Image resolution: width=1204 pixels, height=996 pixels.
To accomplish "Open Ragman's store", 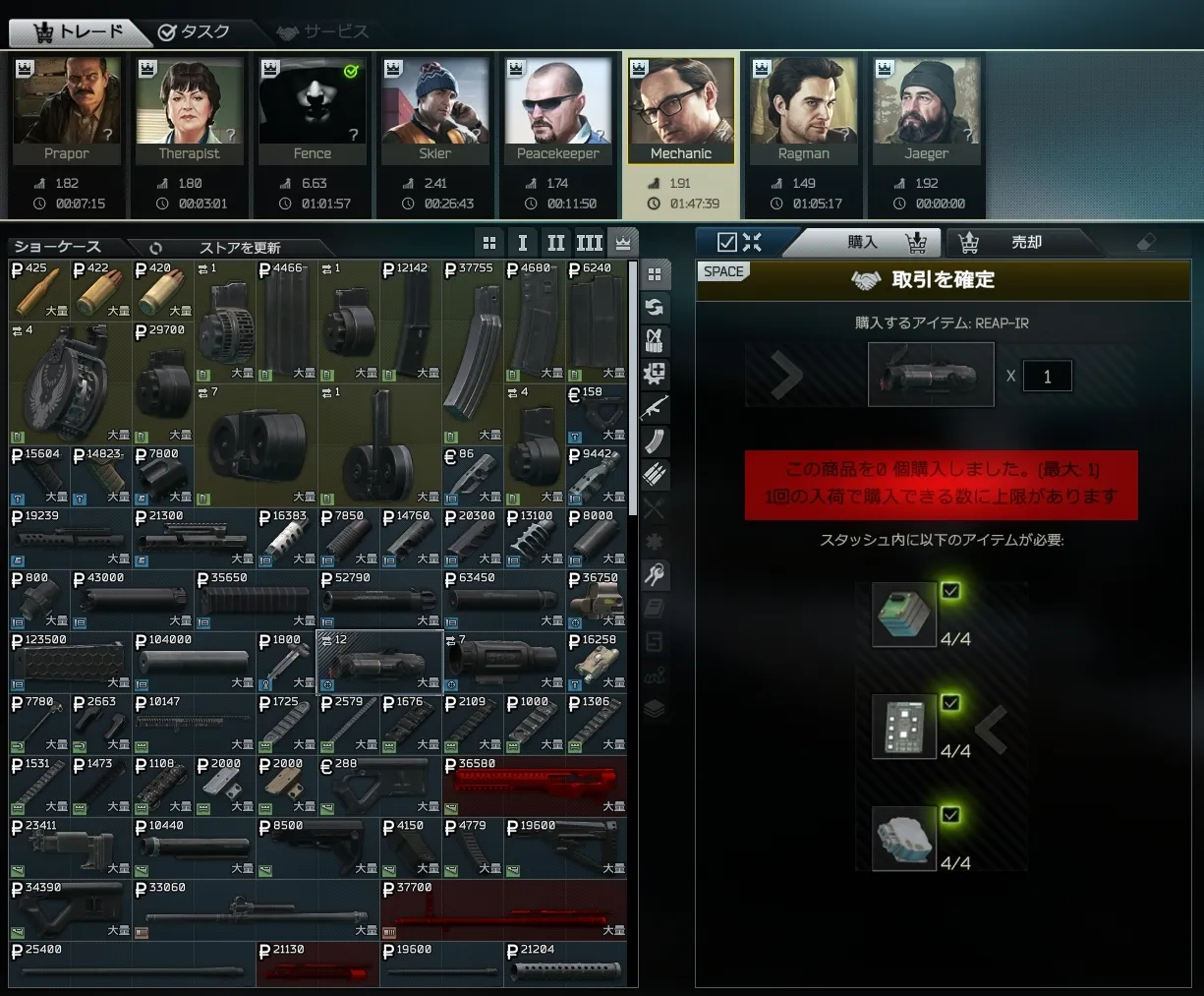I will 804,110.
